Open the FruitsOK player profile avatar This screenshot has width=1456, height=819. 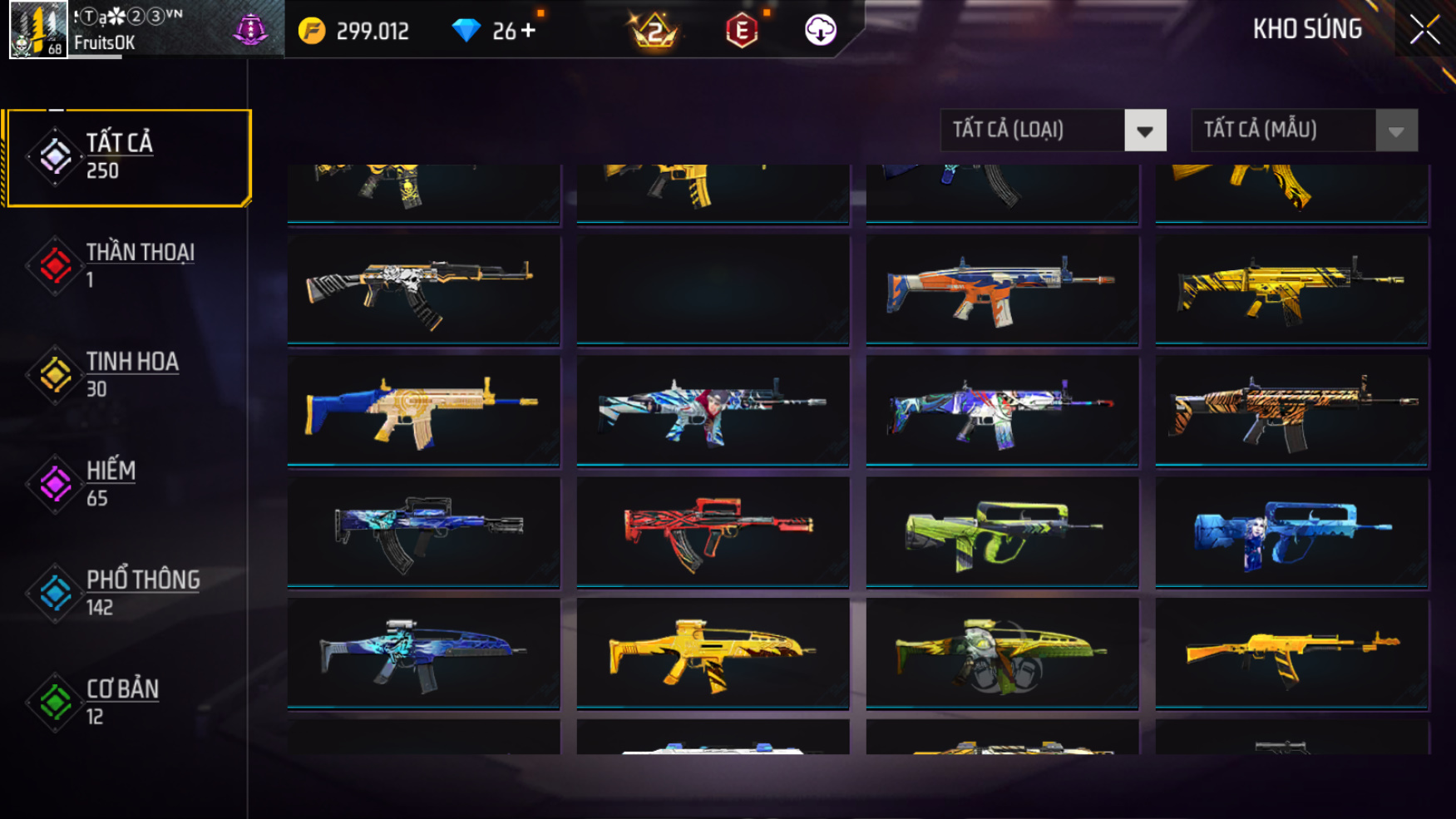(x=38, y=30)
